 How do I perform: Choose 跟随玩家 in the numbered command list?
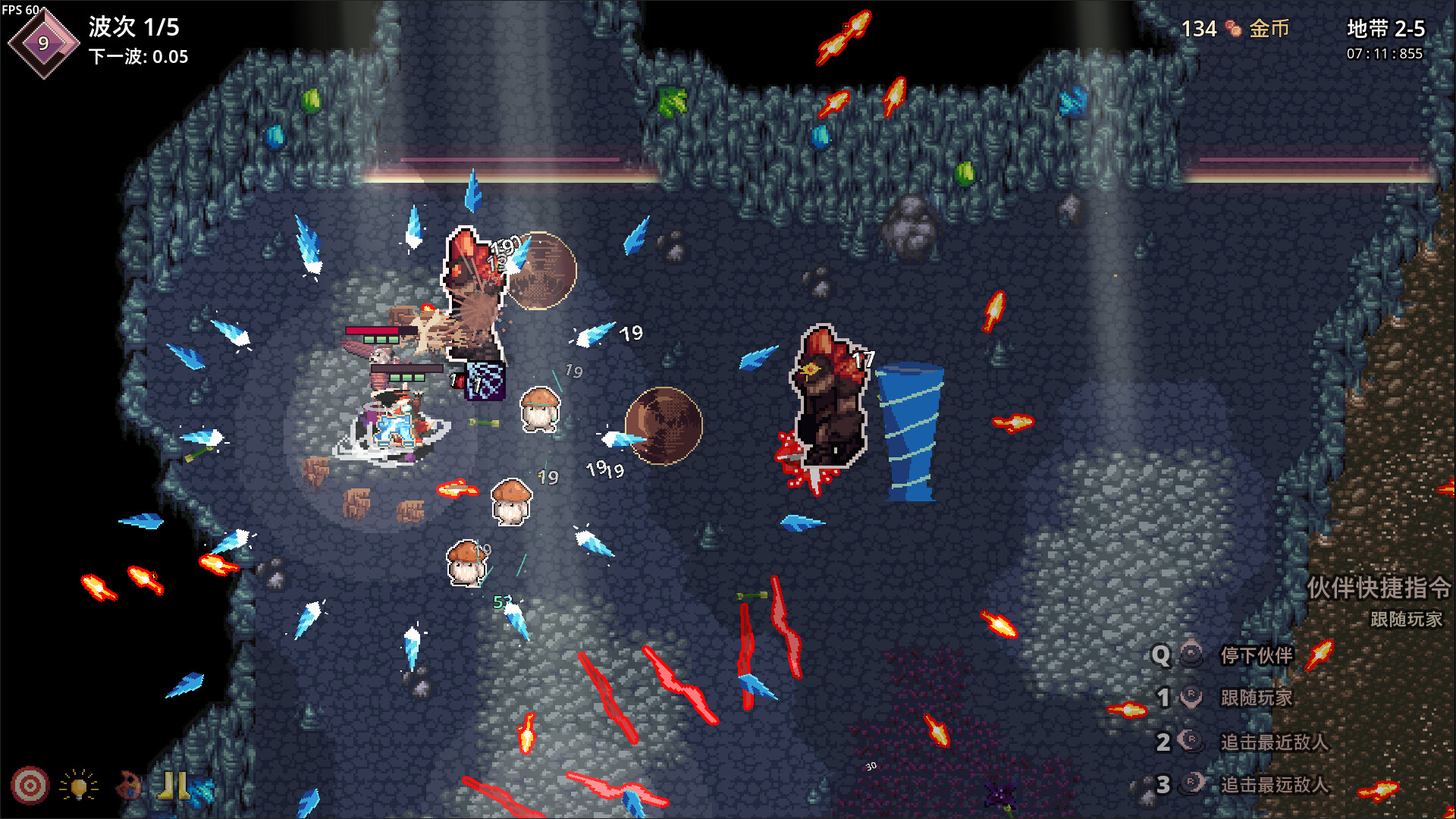click(1255, 698)
